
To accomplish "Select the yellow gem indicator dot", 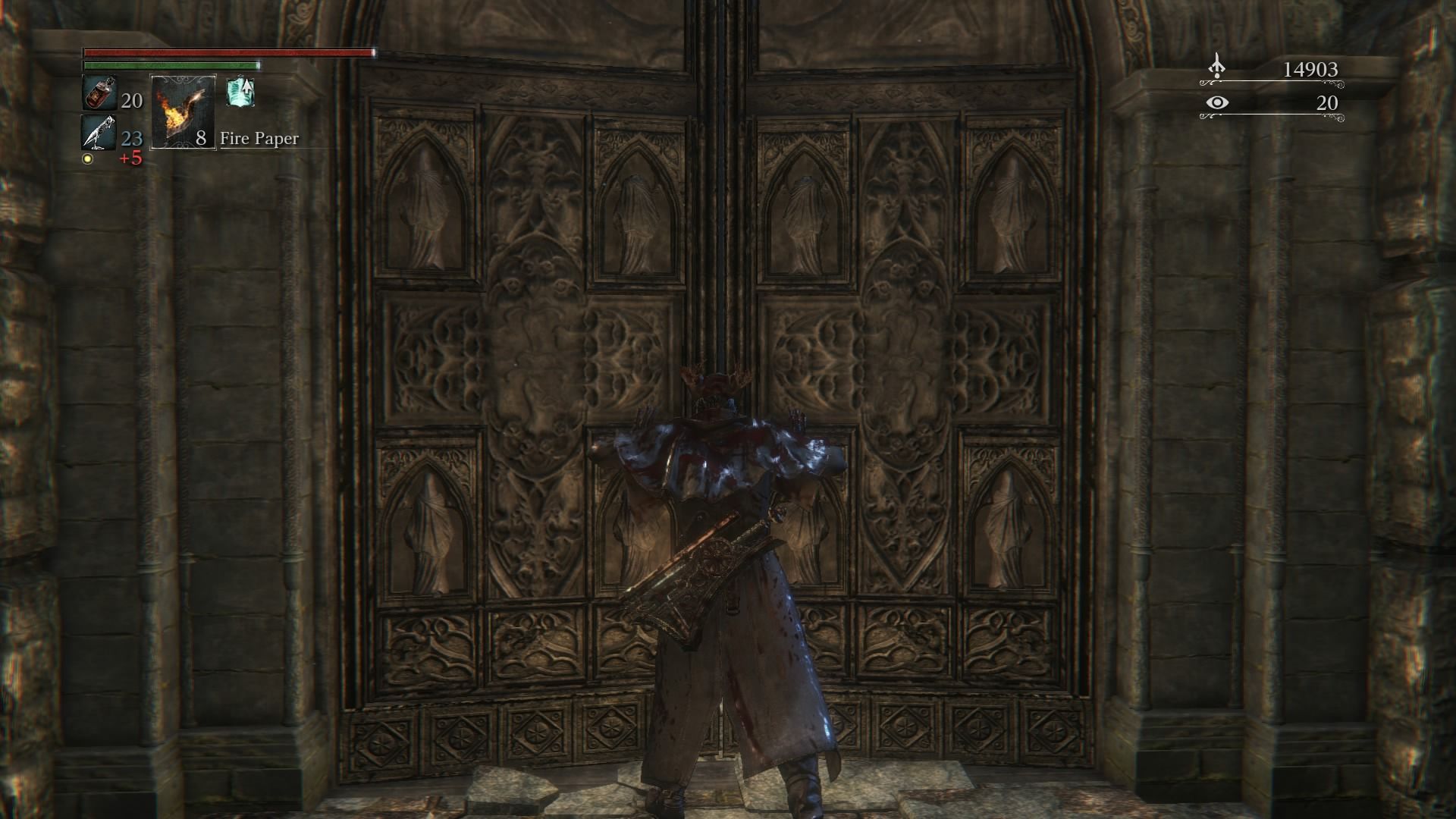I will (87, 157).
